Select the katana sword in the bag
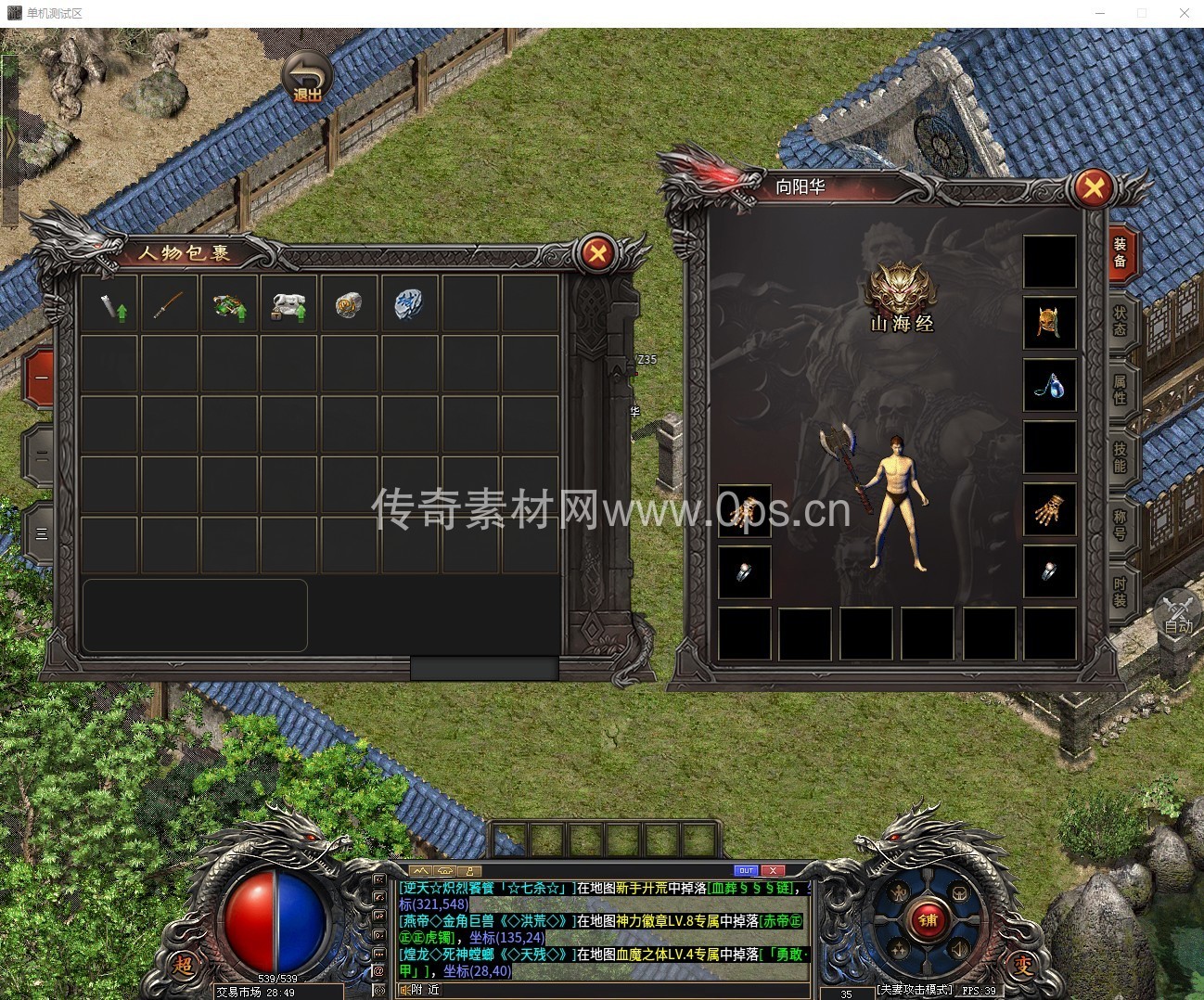This screenshot has width=1204, height=1000. [x=169, y=303]
